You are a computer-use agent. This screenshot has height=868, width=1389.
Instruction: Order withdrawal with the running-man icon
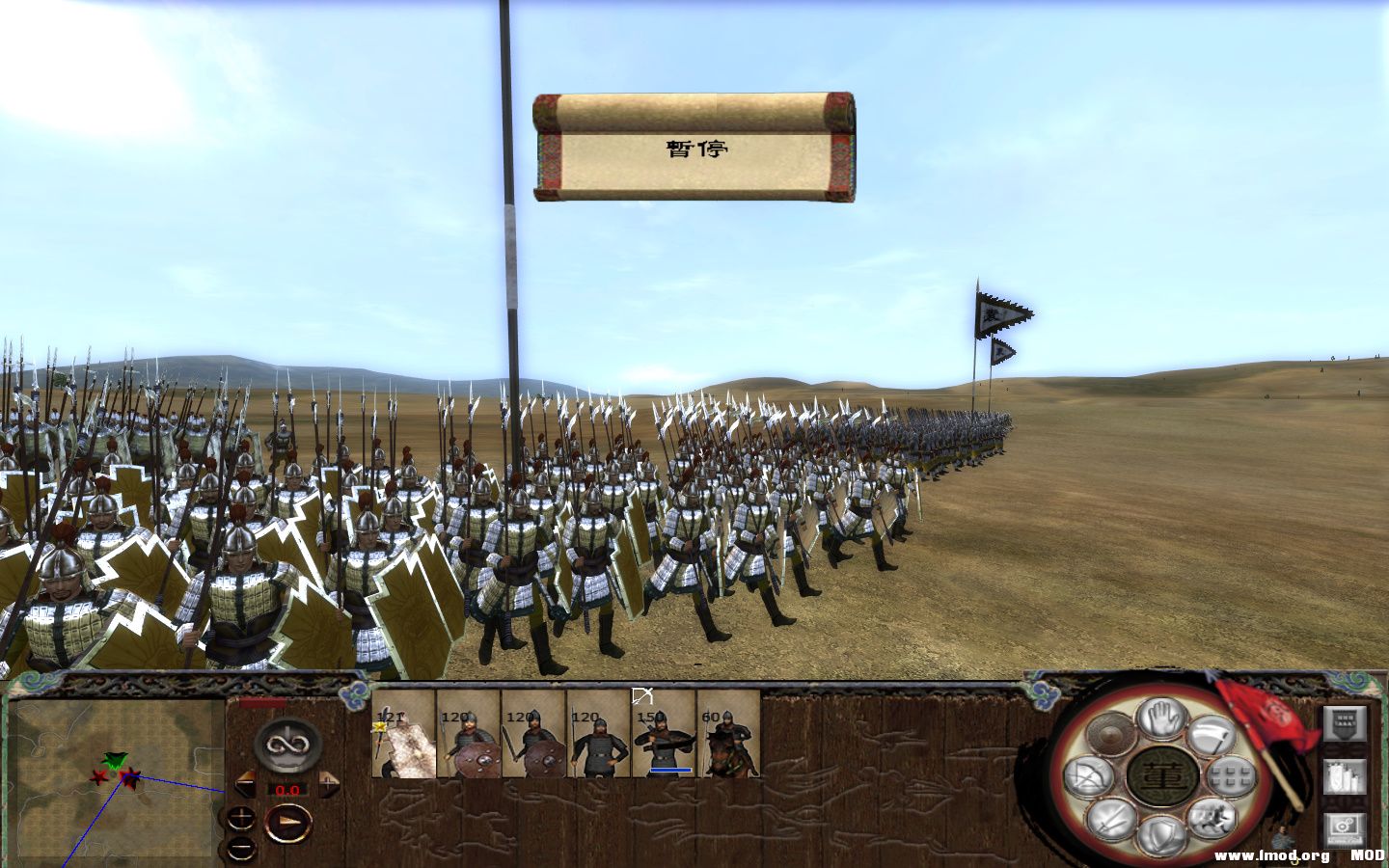1211,817
